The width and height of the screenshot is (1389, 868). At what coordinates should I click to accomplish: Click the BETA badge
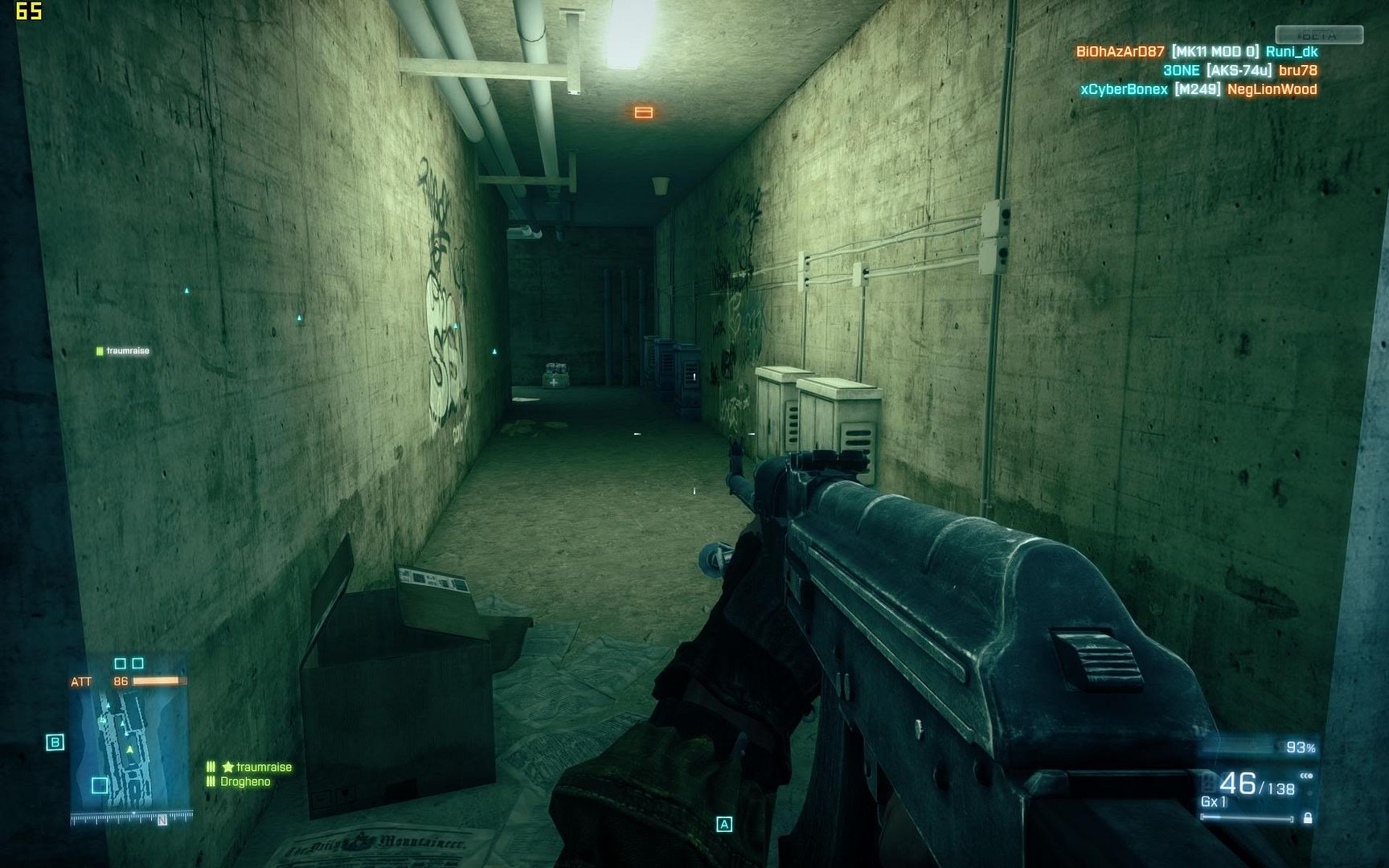coord(1318,35)
